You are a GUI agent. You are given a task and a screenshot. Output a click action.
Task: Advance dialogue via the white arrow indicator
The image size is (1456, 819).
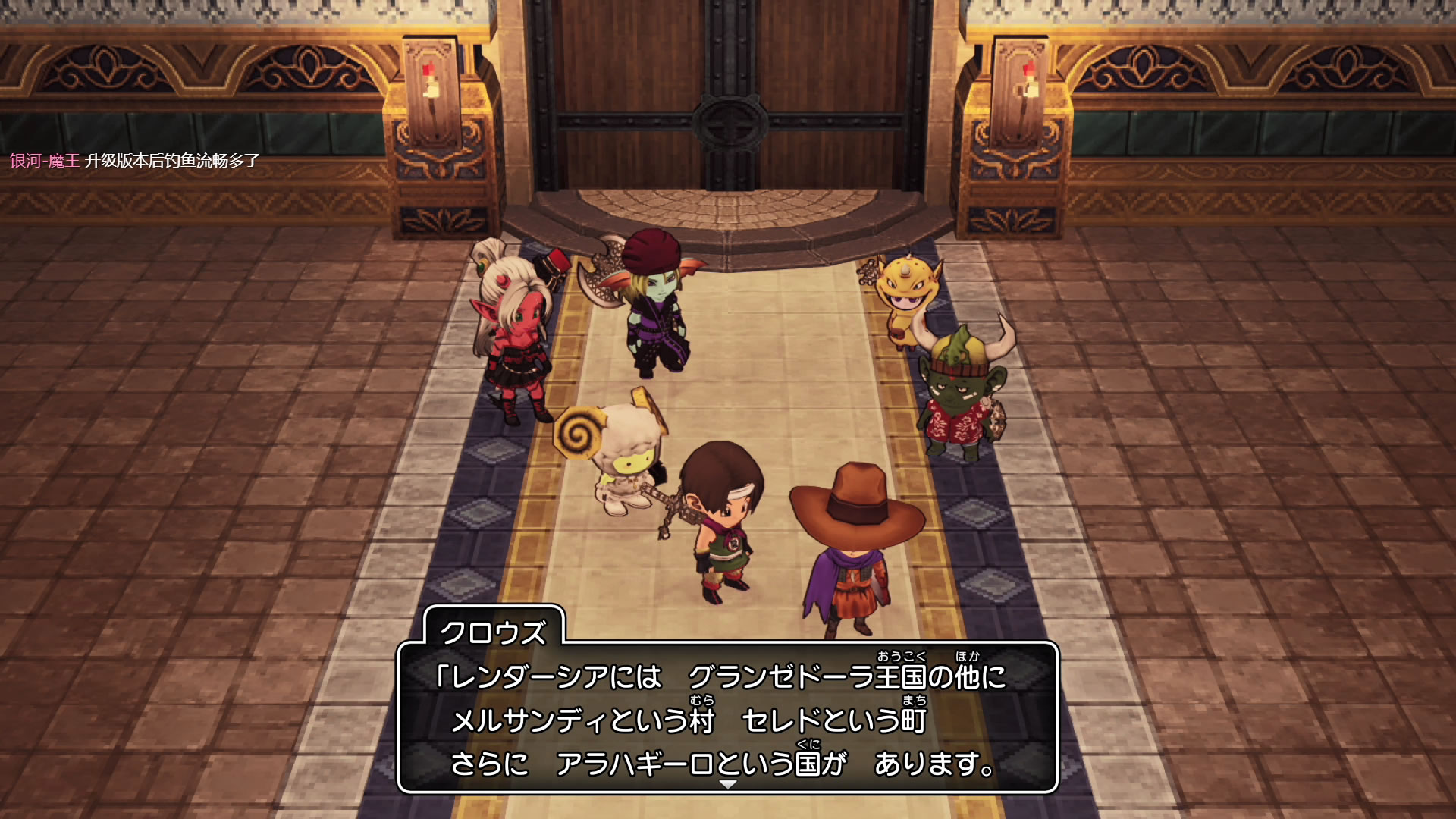tap(727, 784)
